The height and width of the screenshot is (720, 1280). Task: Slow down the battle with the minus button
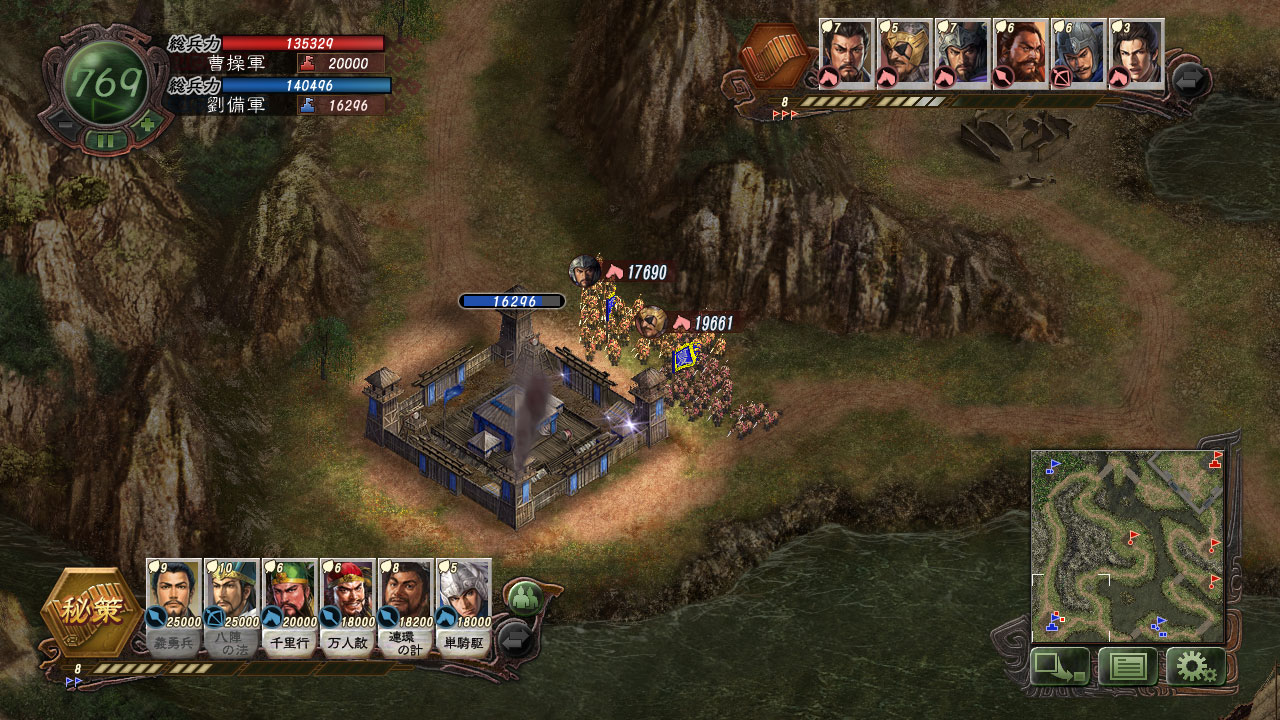click(x=62, y=125)
